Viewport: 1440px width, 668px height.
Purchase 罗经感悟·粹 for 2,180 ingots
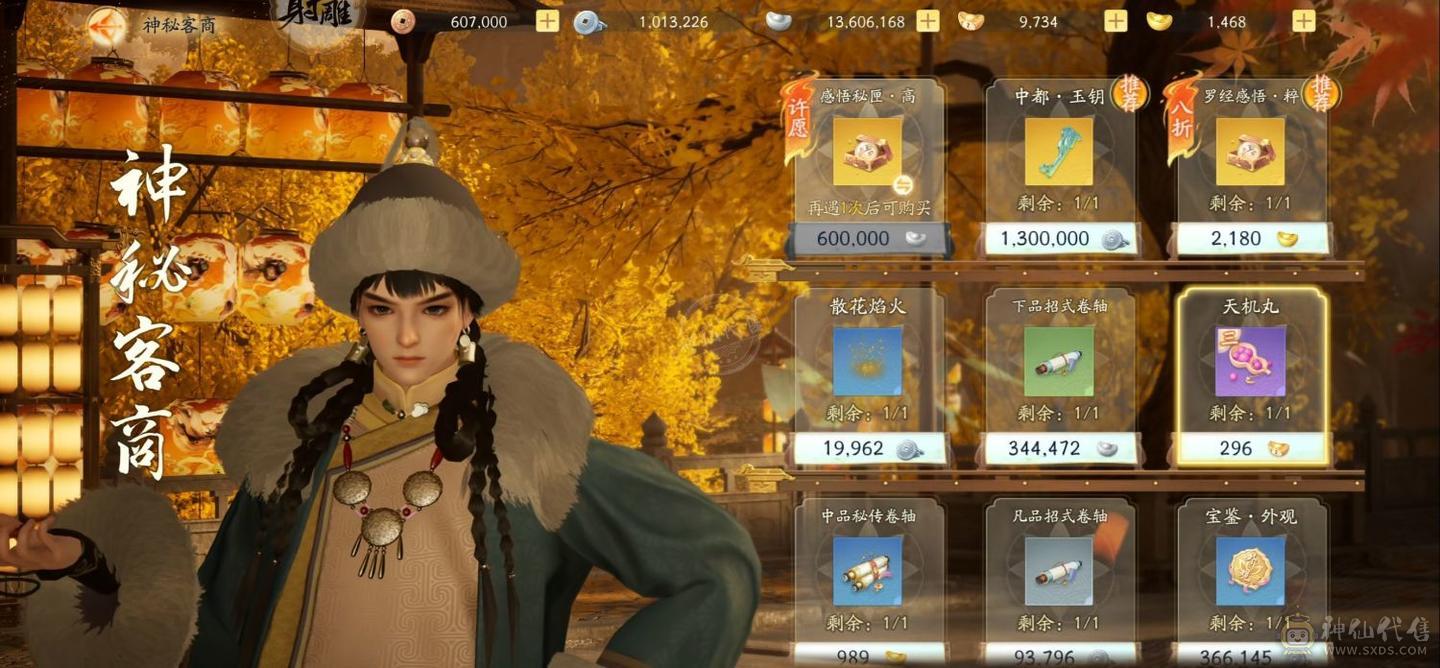(1252, 239)
